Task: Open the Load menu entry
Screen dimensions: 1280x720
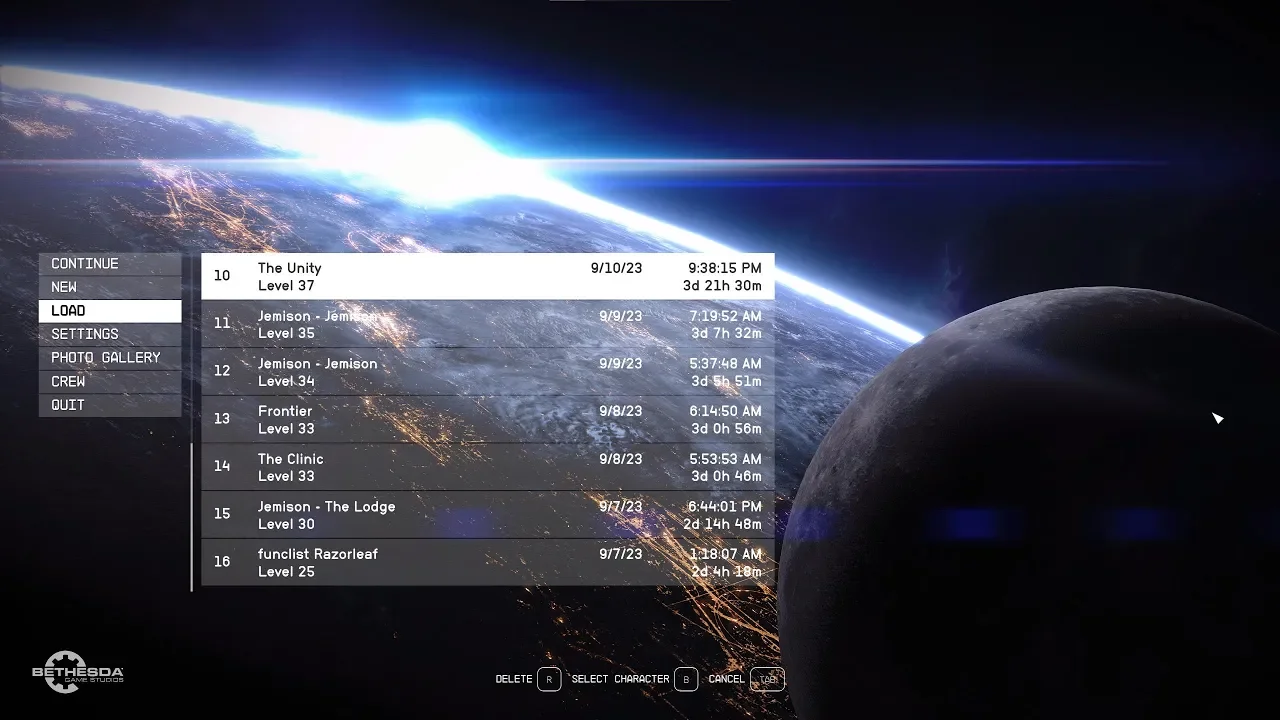Action: pos(110,311)
